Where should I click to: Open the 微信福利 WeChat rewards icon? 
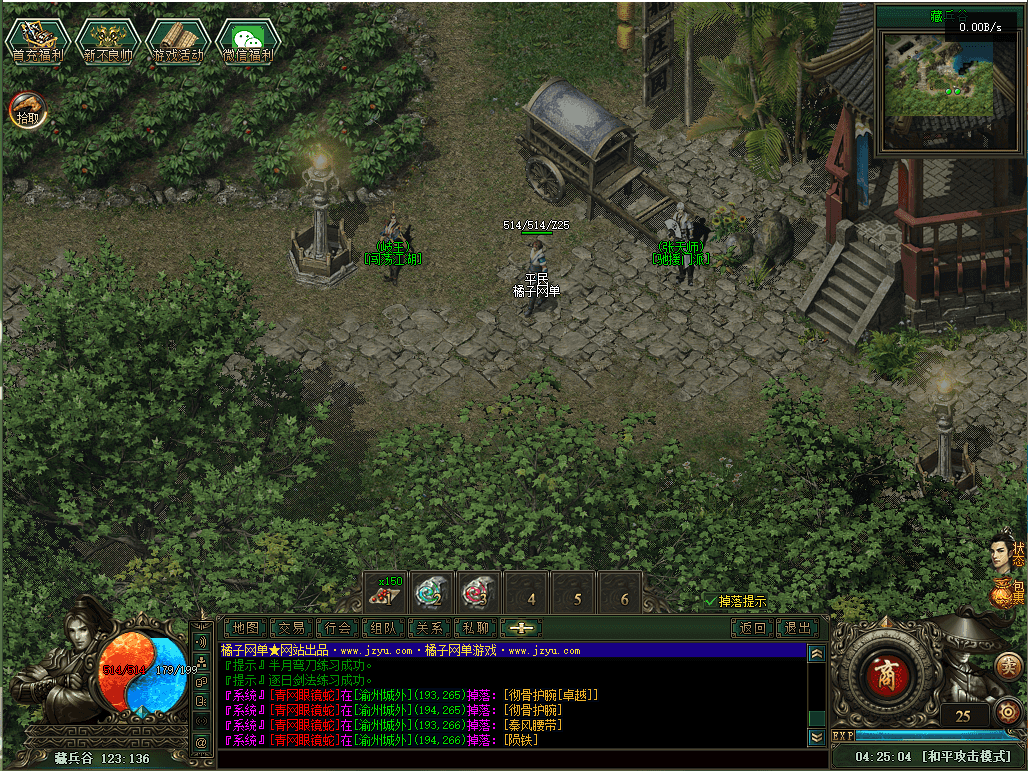247,41
